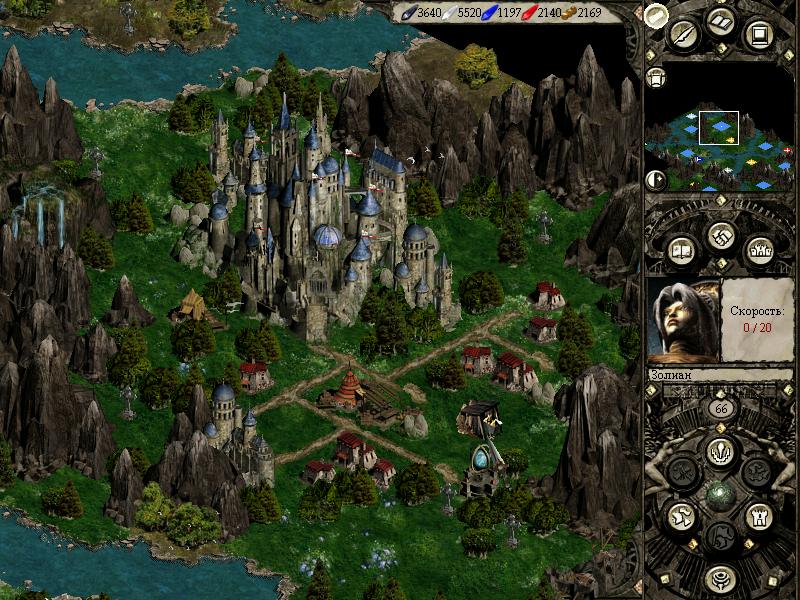Click the scroll button in the top corner
This screenshot has width=800, height=600.
tap(655, 14)
